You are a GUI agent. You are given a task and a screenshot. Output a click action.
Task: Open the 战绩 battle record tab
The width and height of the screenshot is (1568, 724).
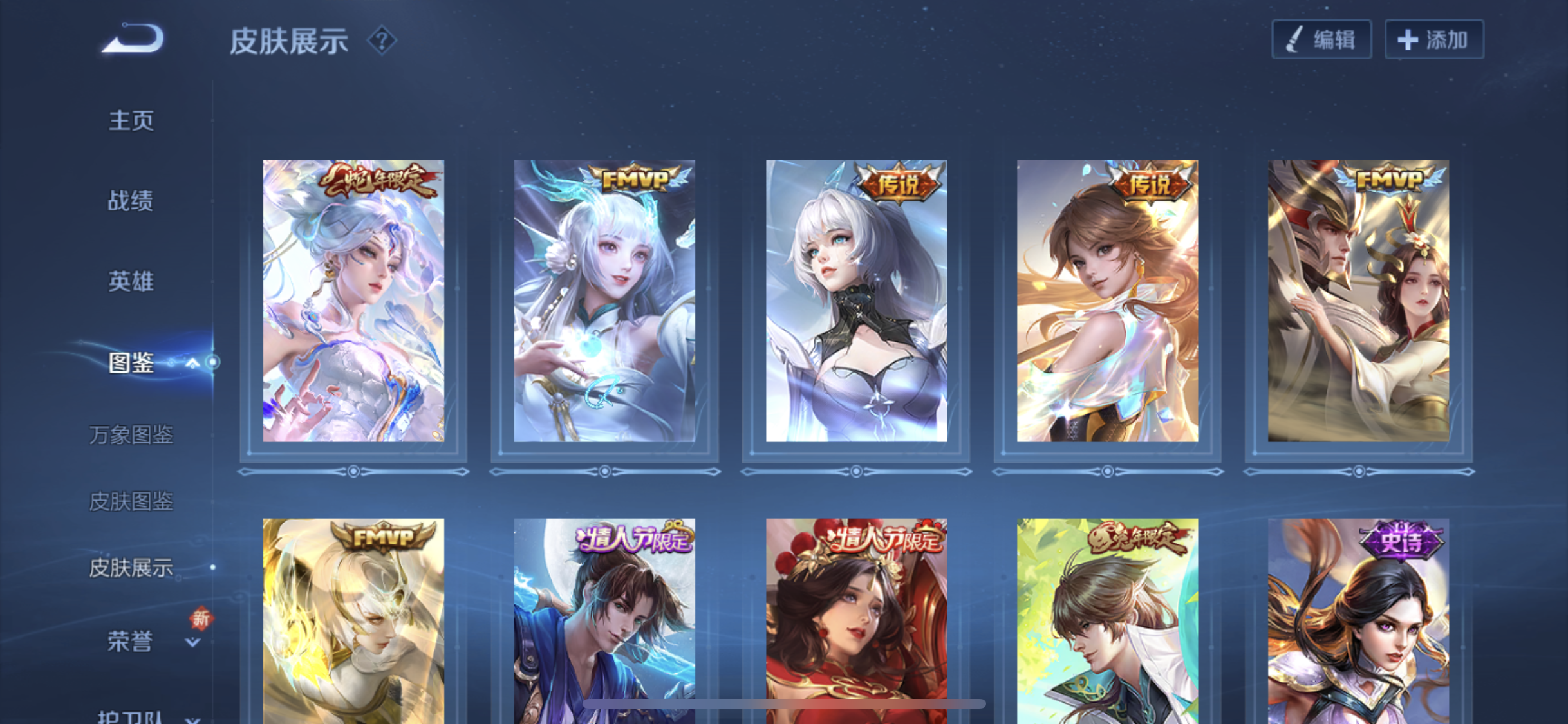click(131, 201)
